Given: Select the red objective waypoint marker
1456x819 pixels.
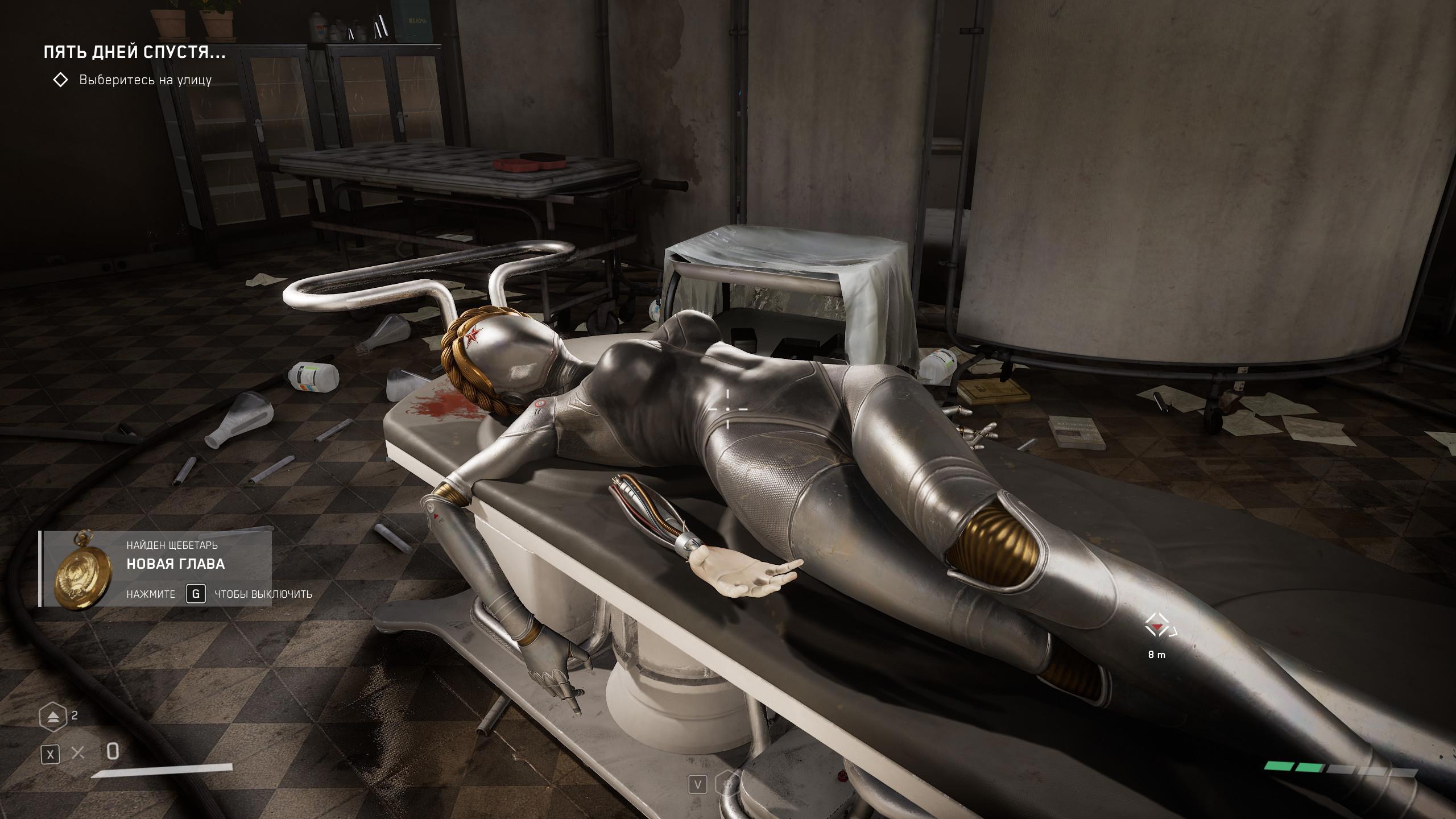Looking at the screenshot, I should tap(1157, 627).
